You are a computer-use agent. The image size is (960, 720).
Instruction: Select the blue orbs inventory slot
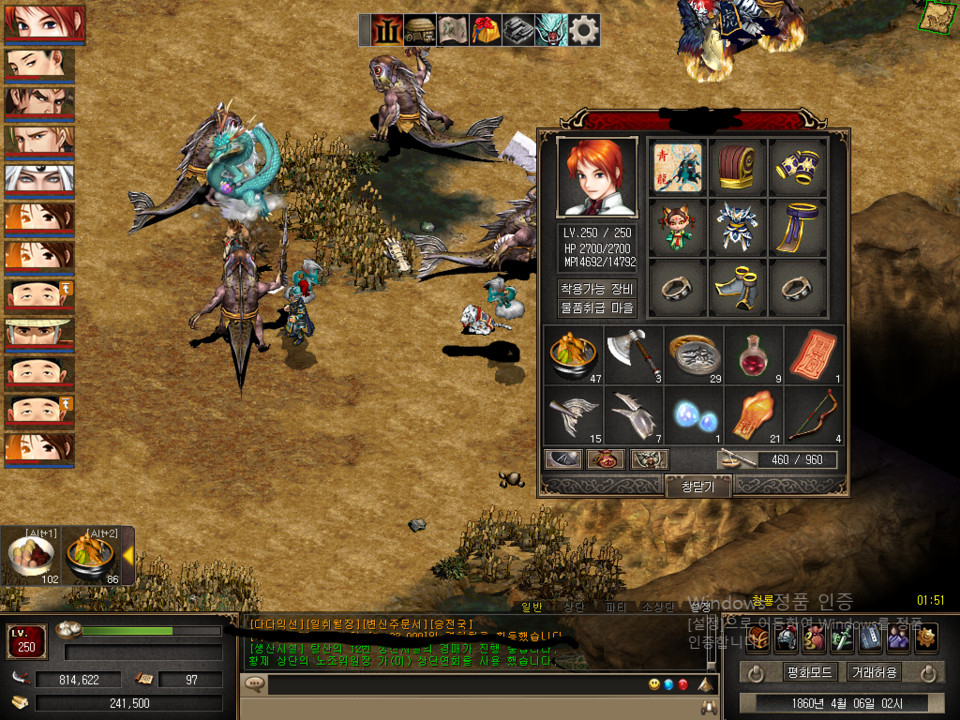694,415
